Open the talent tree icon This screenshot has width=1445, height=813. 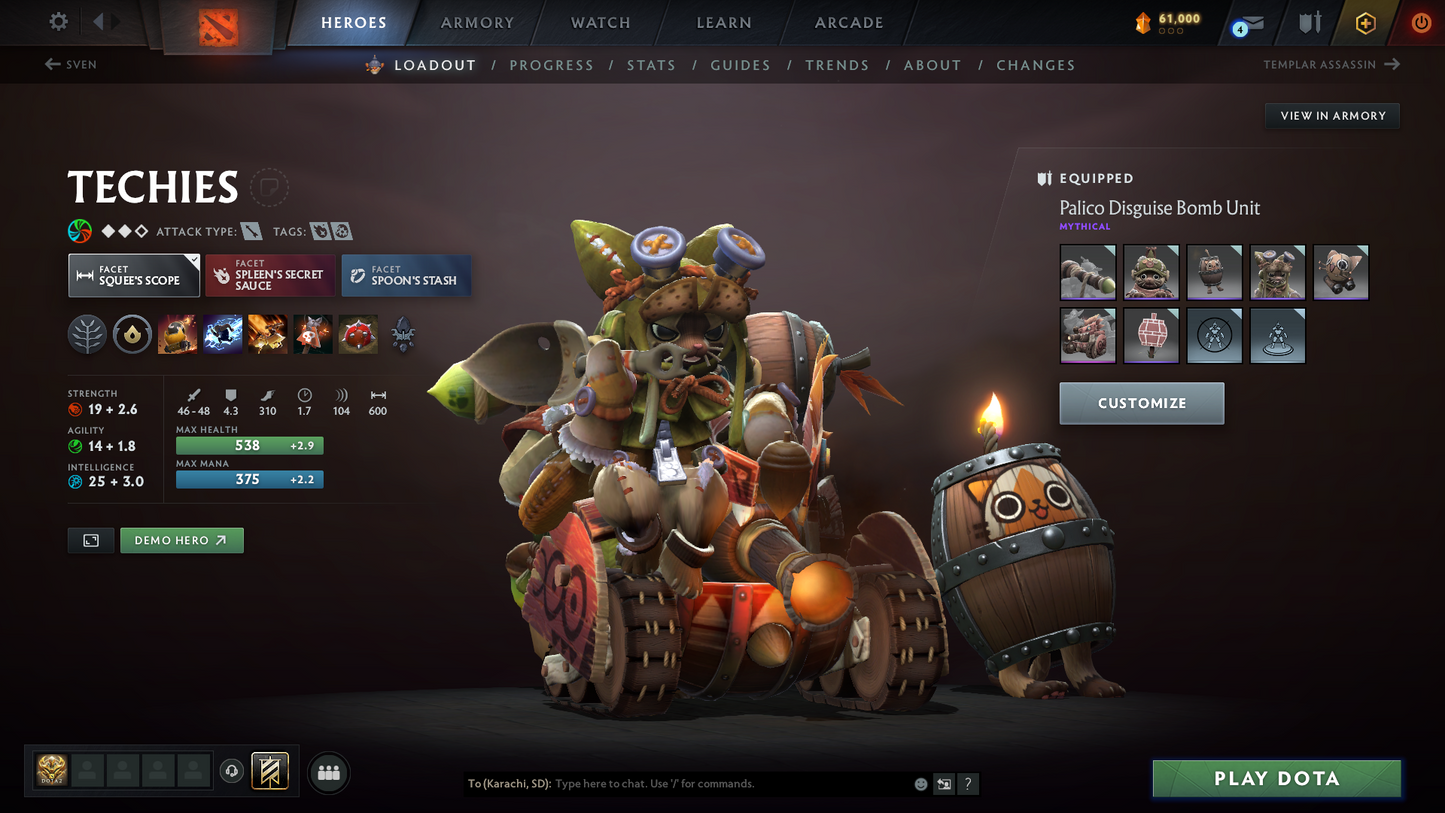click(87, 333)
